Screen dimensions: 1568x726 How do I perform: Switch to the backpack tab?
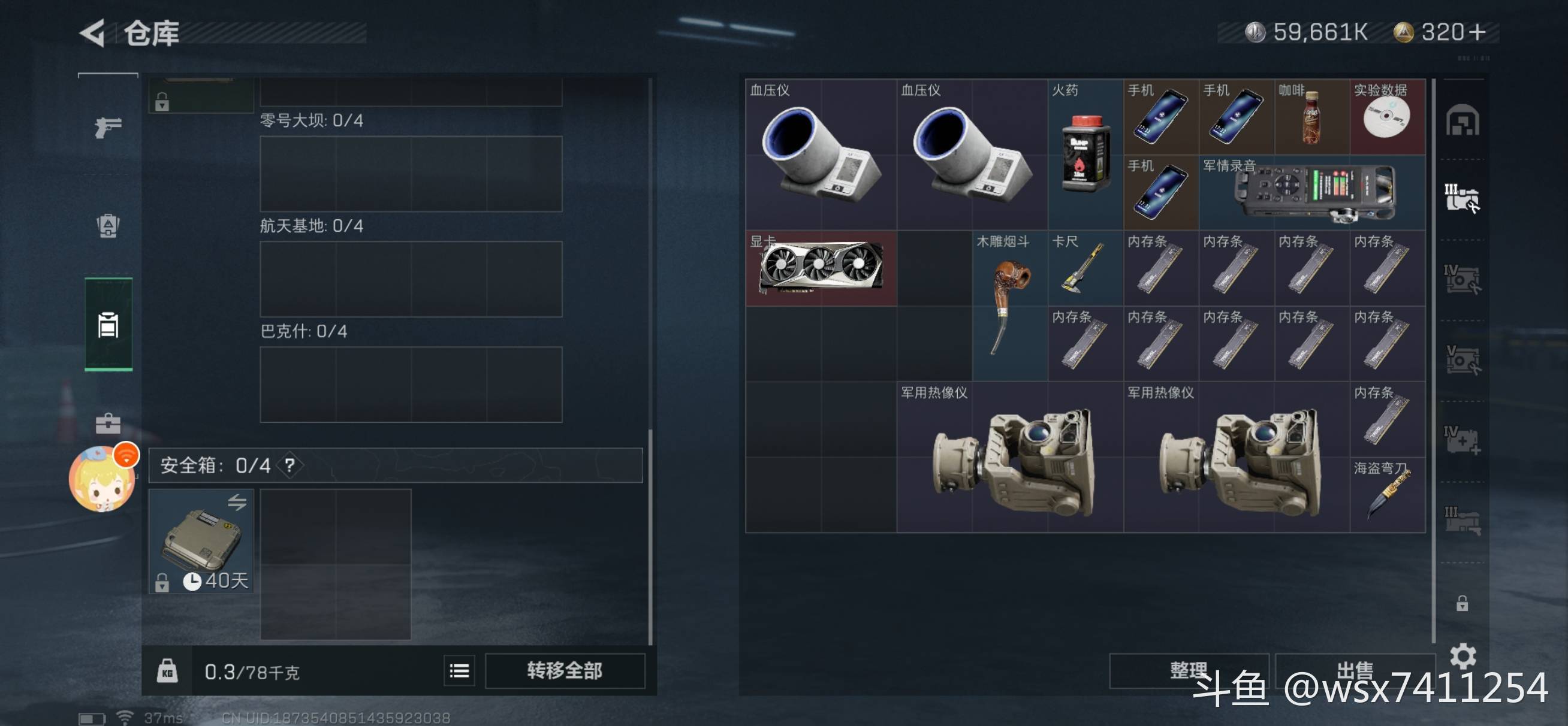tap(108, 226)
